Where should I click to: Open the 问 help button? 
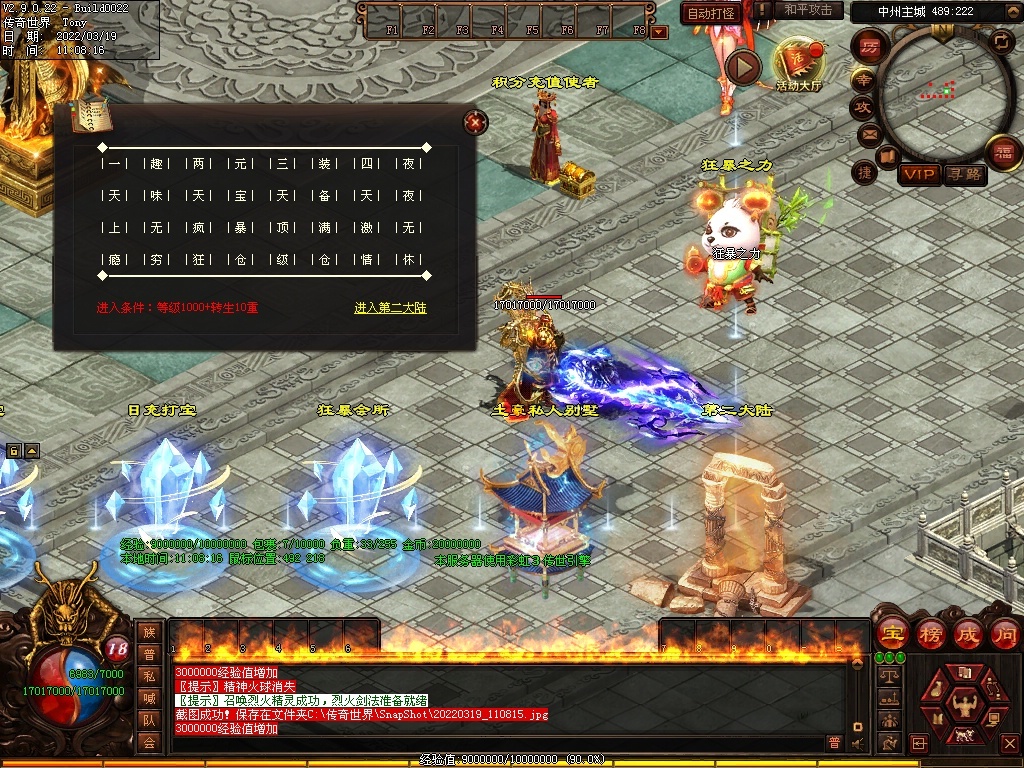pos(1004,633)
